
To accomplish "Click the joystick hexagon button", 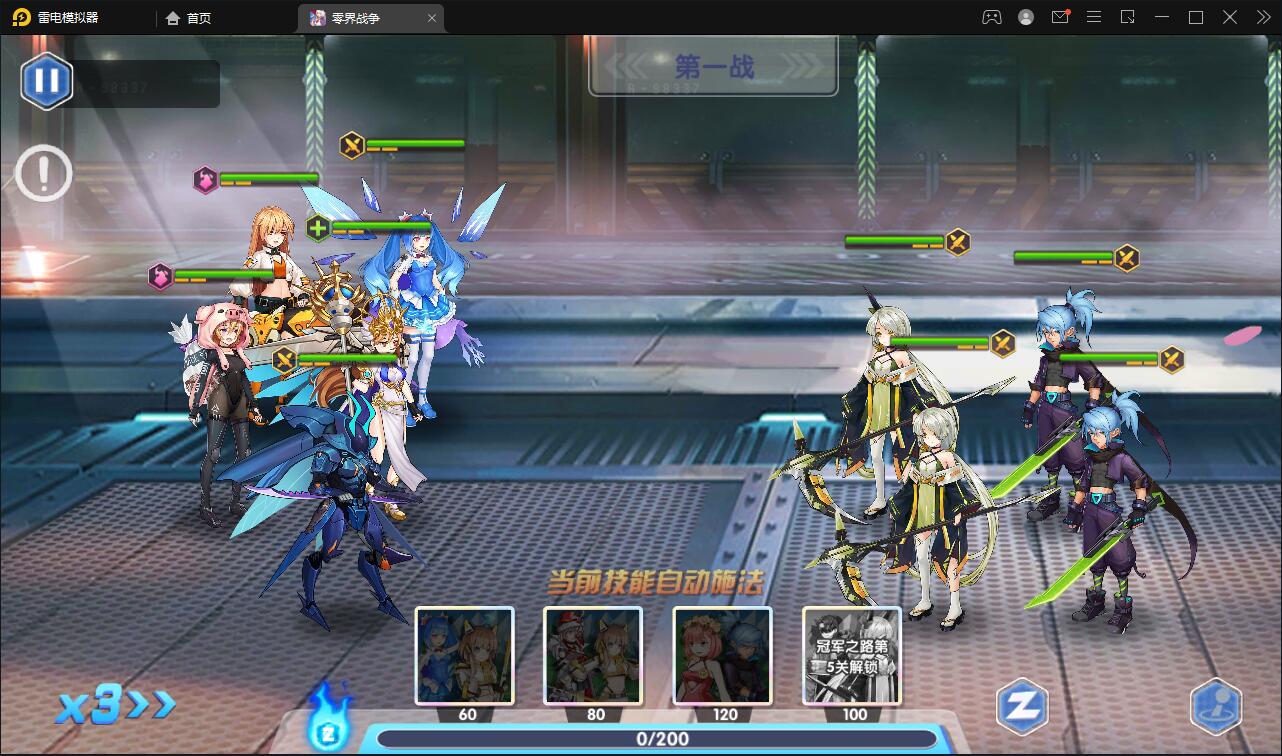I will coord(1215,707).
